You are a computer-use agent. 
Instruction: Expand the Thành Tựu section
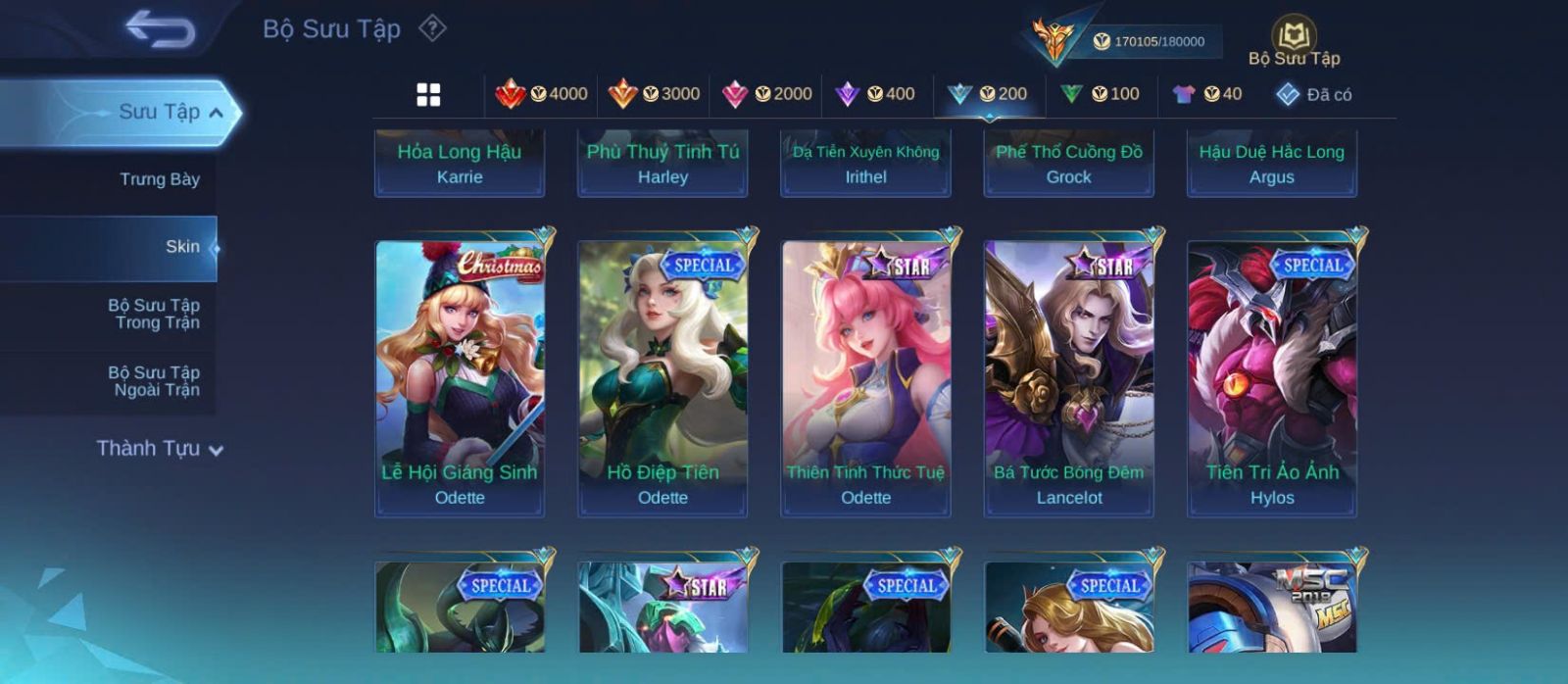coord(160,449)
